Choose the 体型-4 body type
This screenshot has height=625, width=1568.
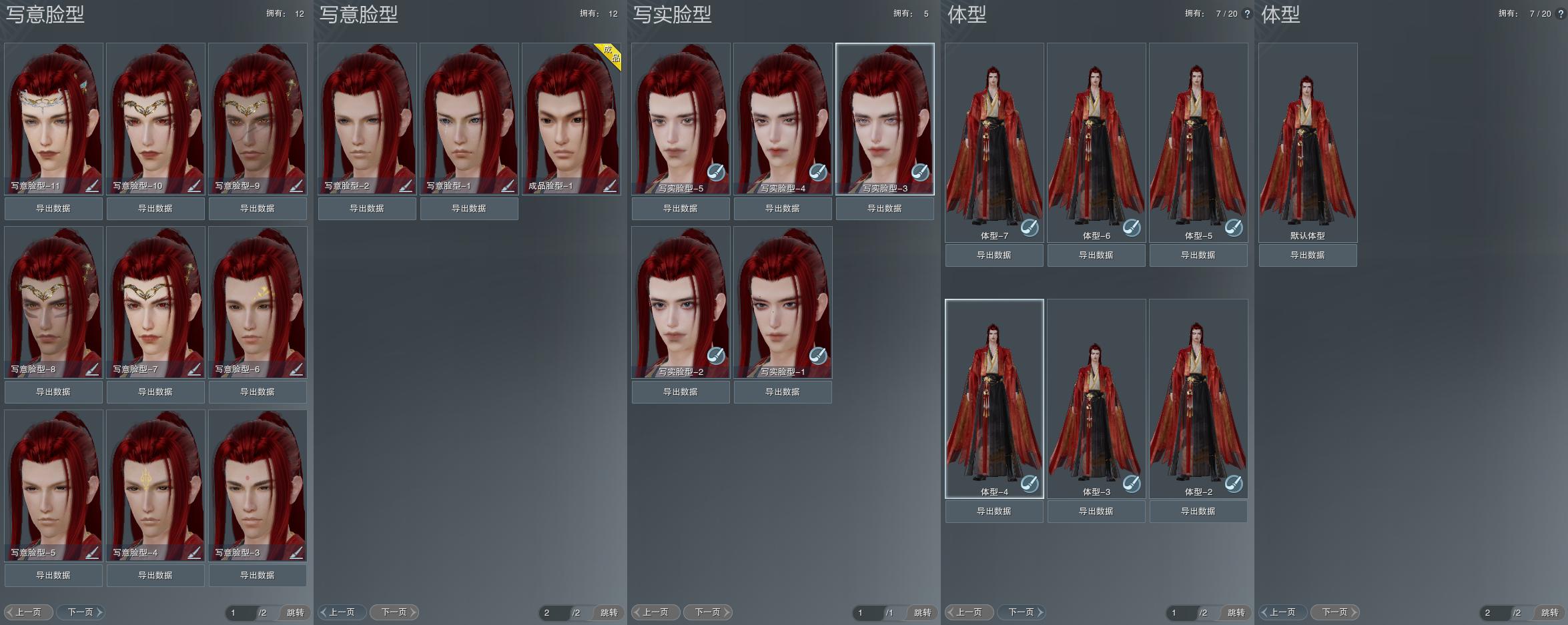click(x=994, y=396)
